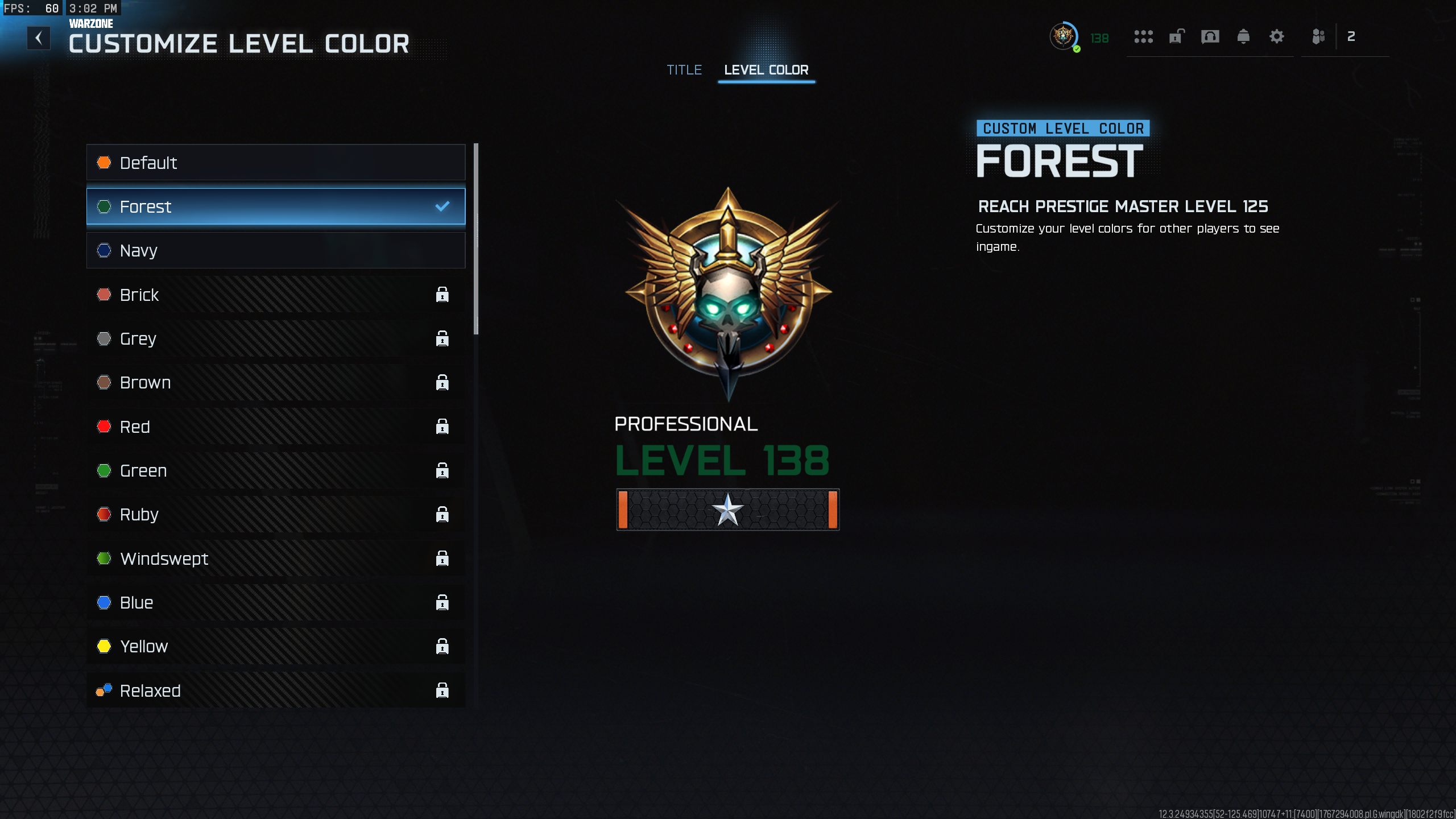Click the account unlock icon
1456x819 pixels.
coord(1176,36)
